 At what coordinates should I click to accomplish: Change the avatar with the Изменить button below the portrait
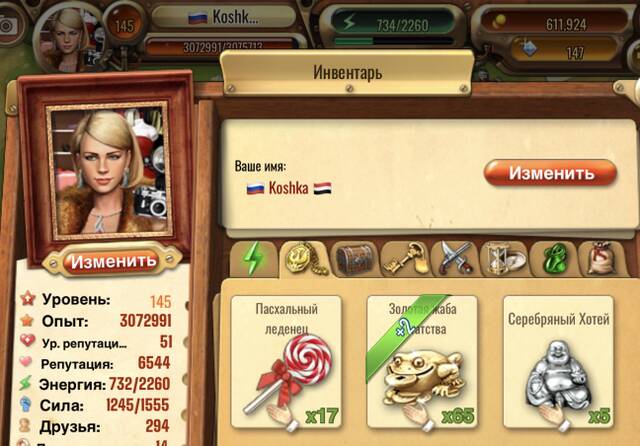click(112, 261)
